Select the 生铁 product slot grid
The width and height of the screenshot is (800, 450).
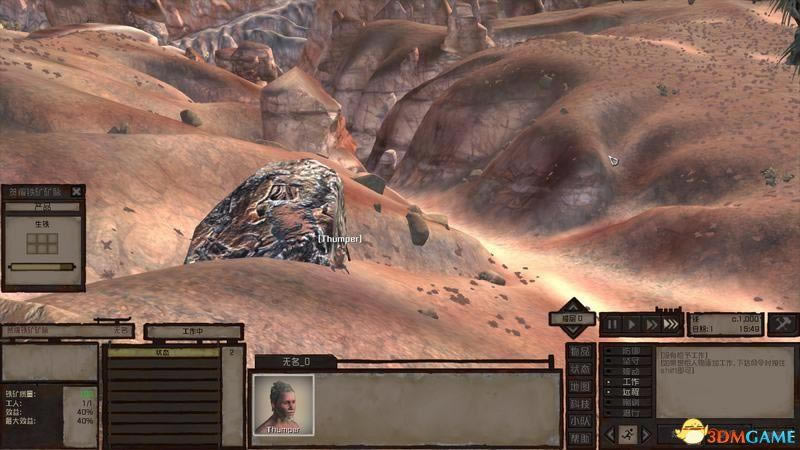[42, 243]
